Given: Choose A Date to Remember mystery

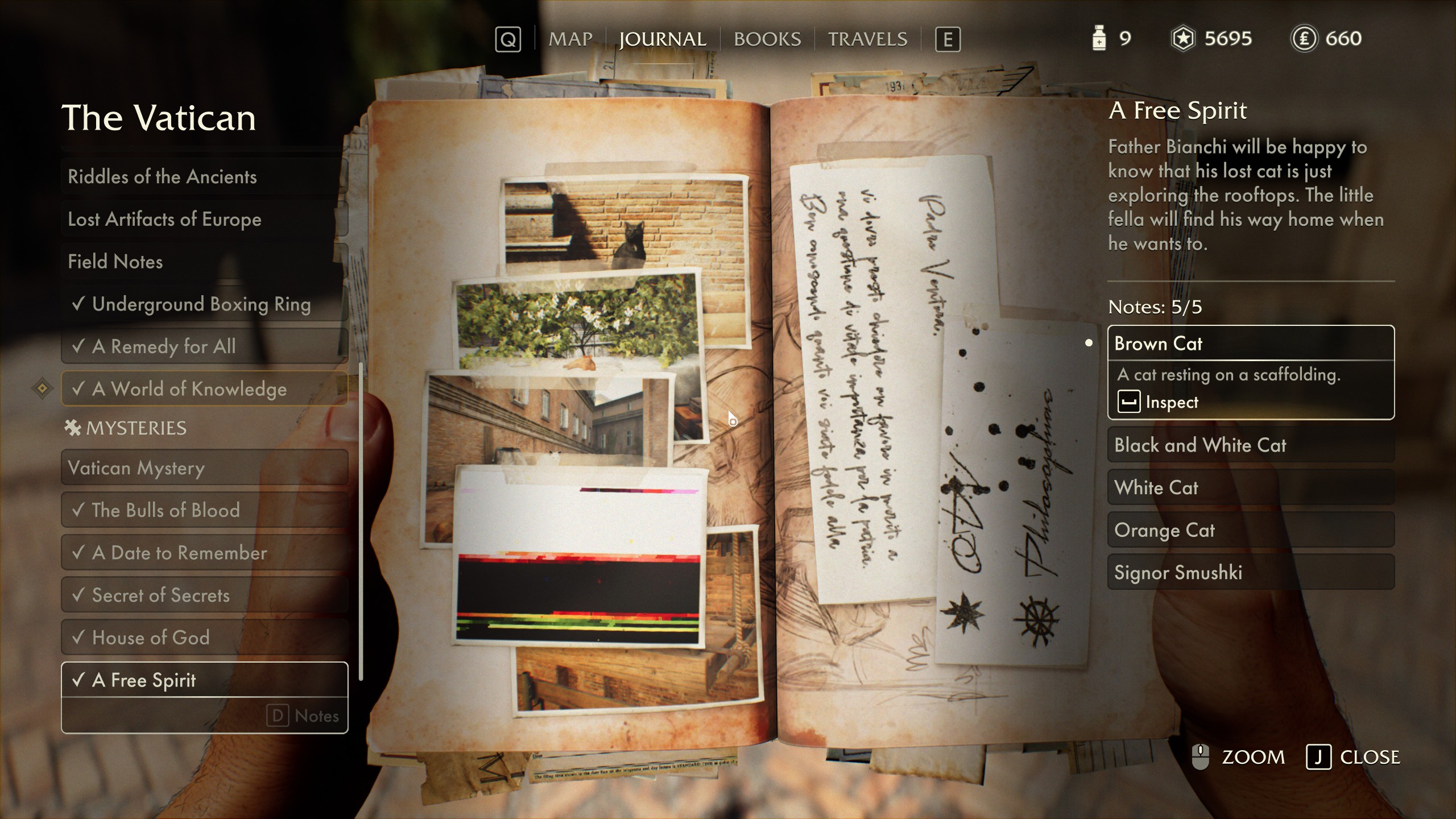Looking at the screenshot, I should (x=204, y=553).
